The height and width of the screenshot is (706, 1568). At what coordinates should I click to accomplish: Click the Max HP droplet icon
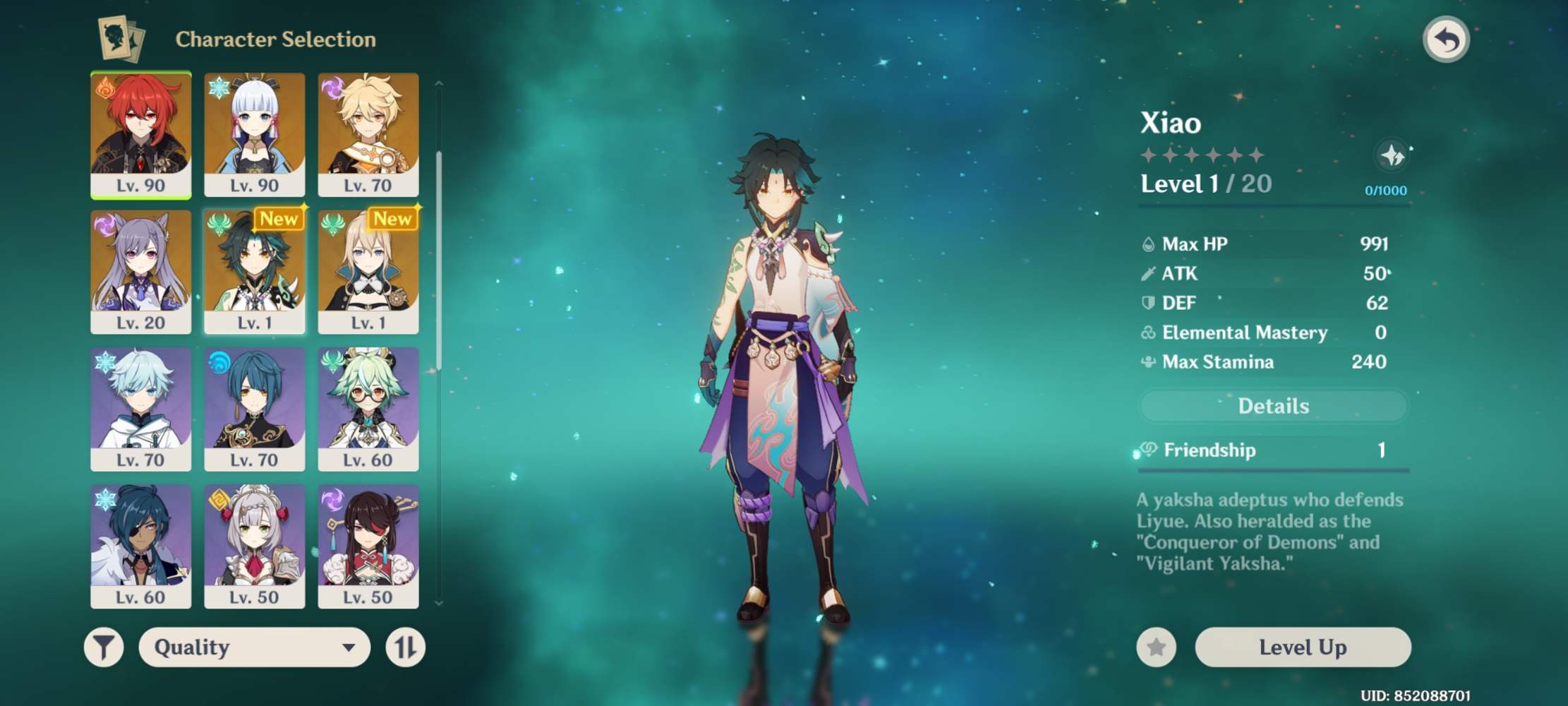point(1149,244)
